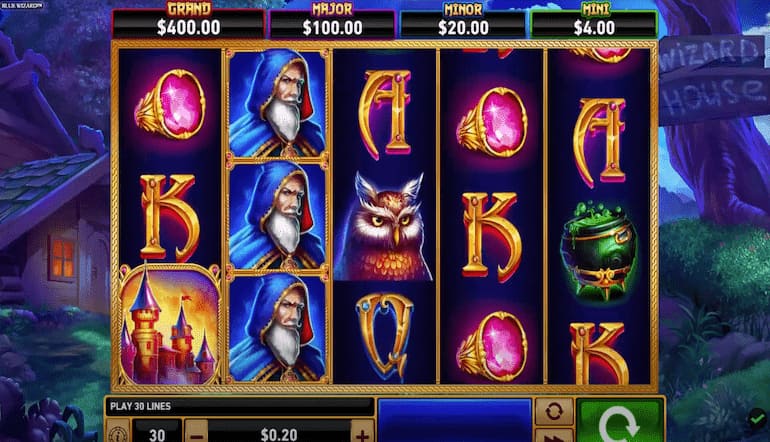The image size is (770, 442).
Task: Increase the bet with the plus button
Action: click(361, 432)
